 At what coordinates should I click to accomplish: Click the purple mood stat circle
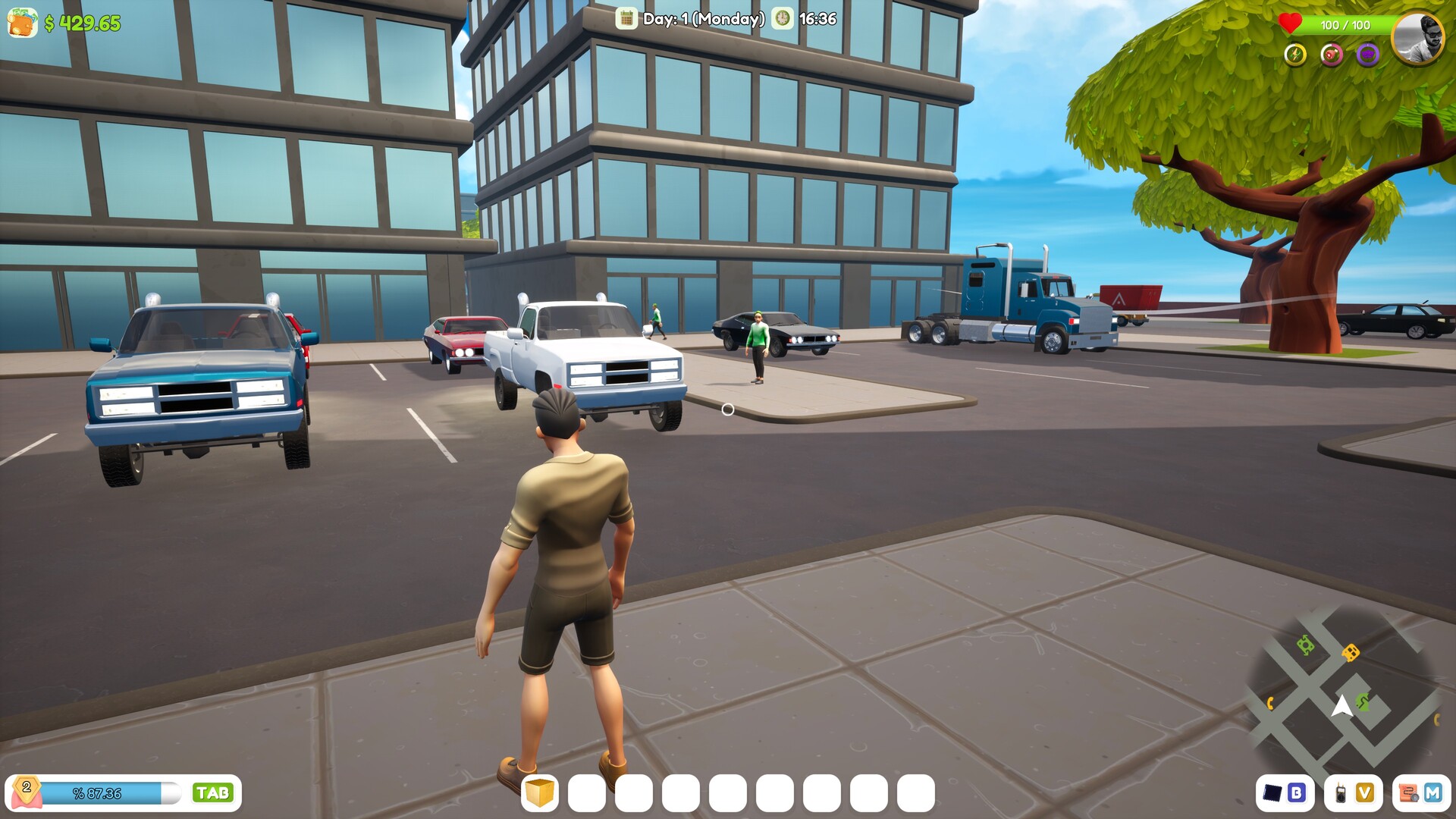(x=1367, y=55)
